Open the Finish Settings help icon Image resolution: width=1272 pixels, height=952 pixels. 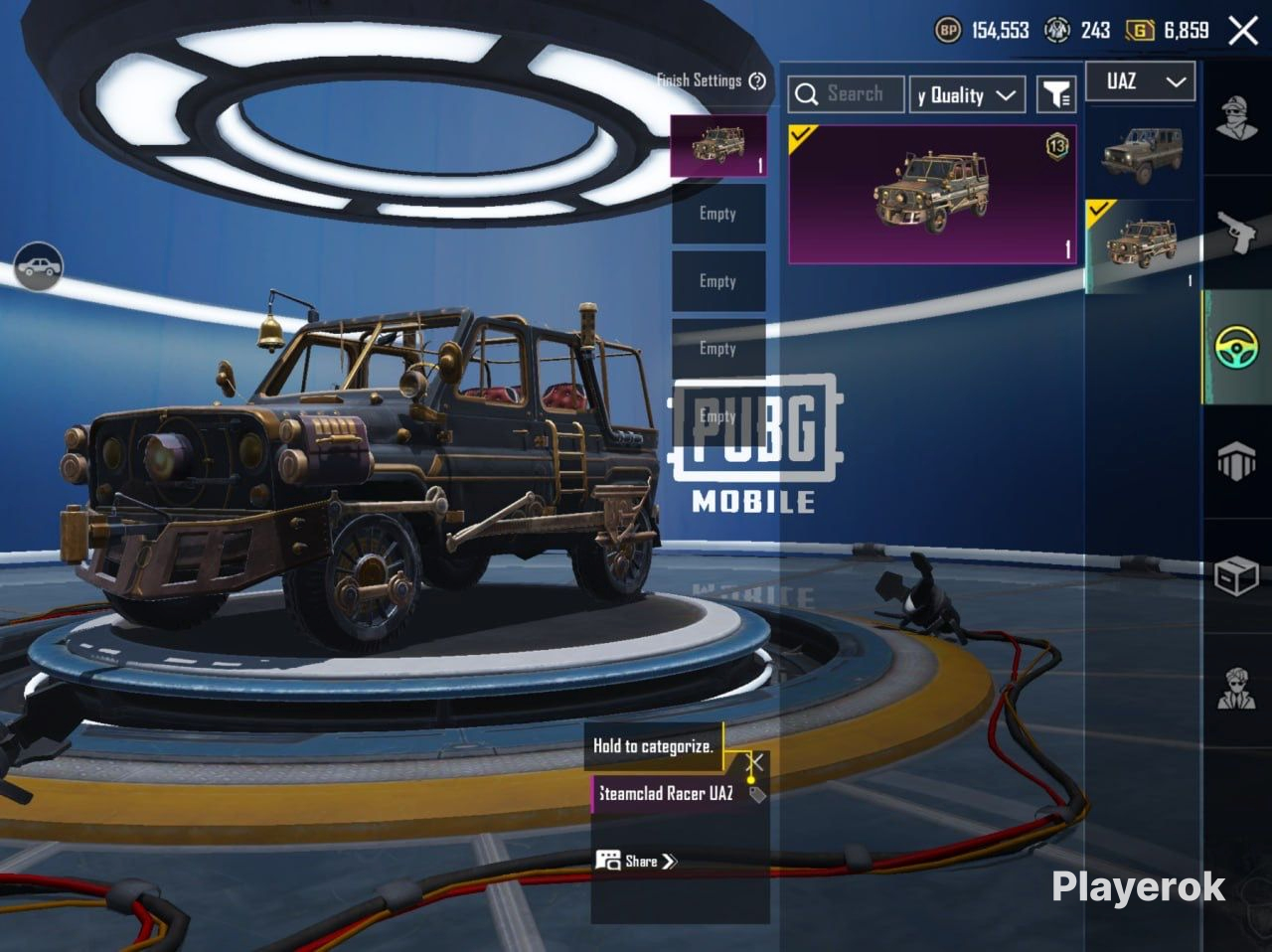pos(757,80)
